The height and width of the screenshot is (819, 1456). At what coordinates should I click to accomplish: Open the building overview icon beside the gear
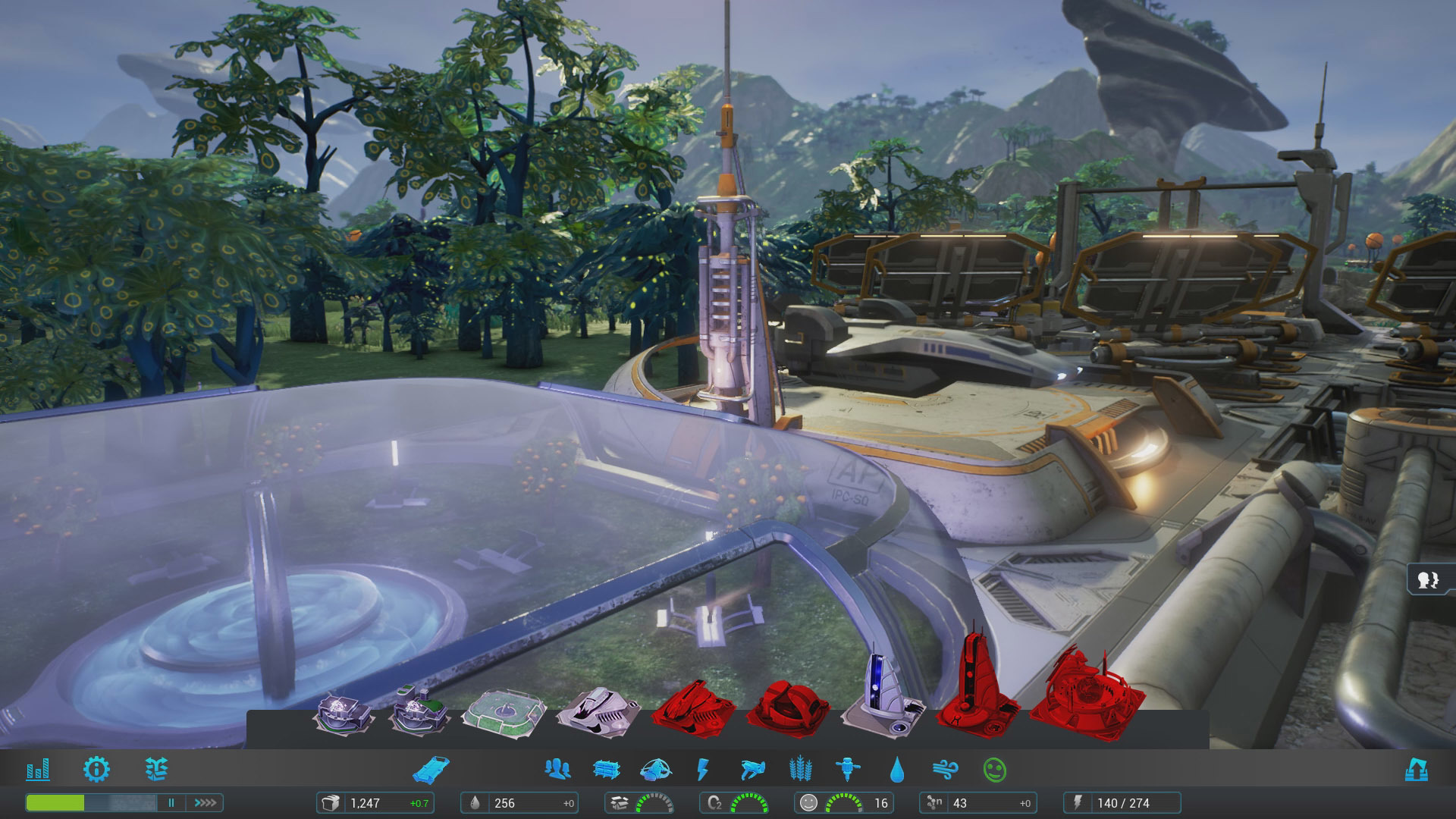156,770
